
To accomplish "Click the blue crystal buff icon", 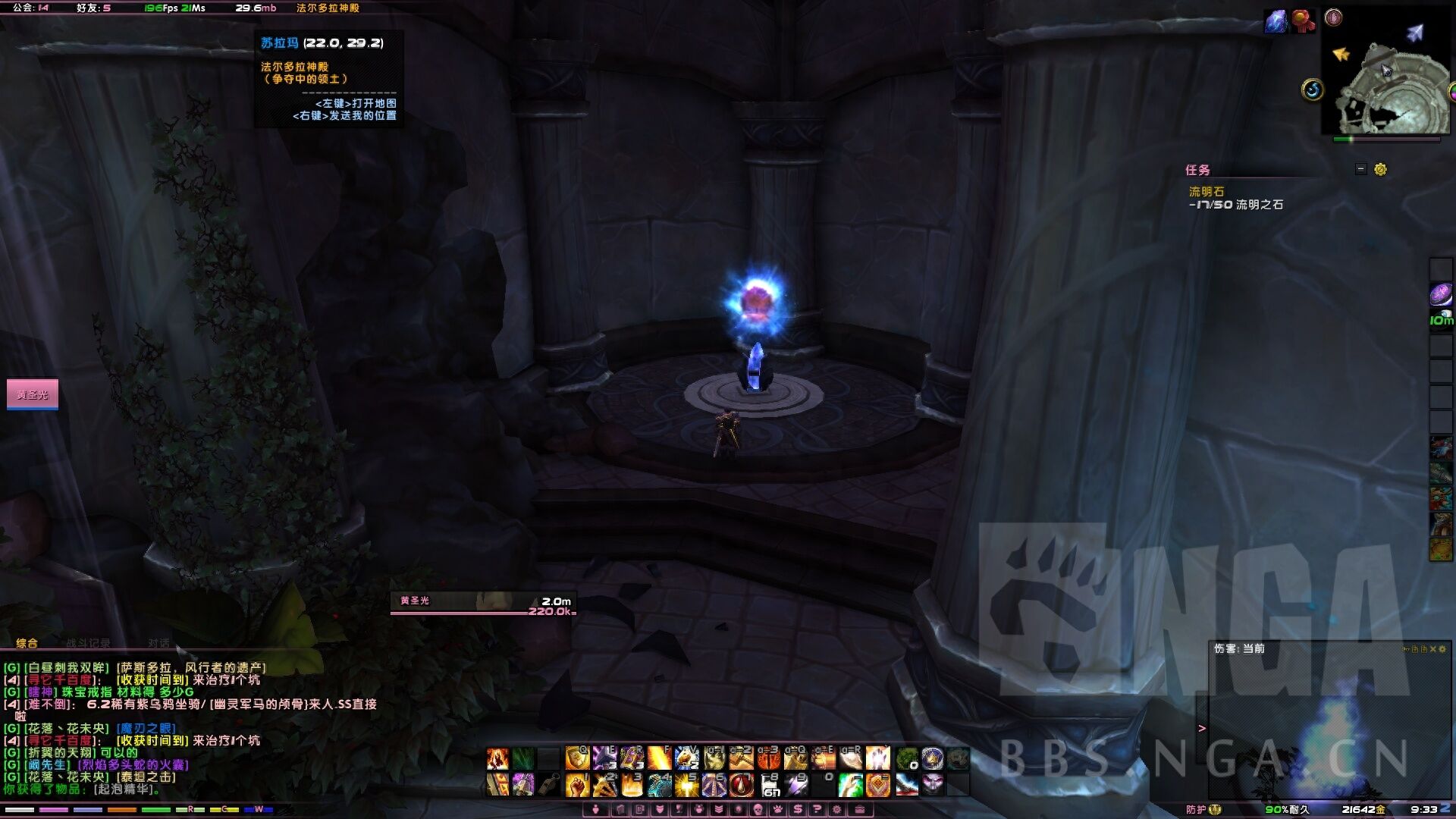I will pyautogui.click(x=1276, y=21).
